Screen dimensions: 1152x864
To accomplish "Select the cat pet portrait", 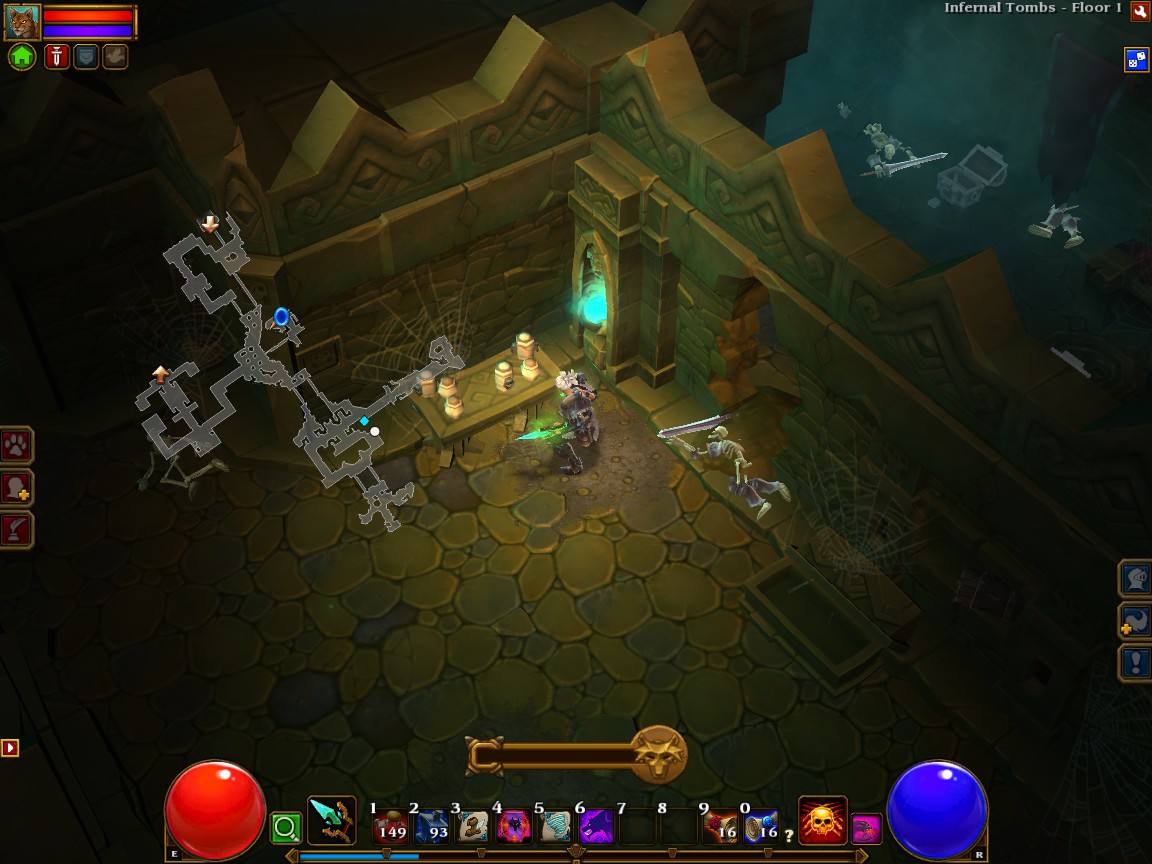I will pos(22,21).
